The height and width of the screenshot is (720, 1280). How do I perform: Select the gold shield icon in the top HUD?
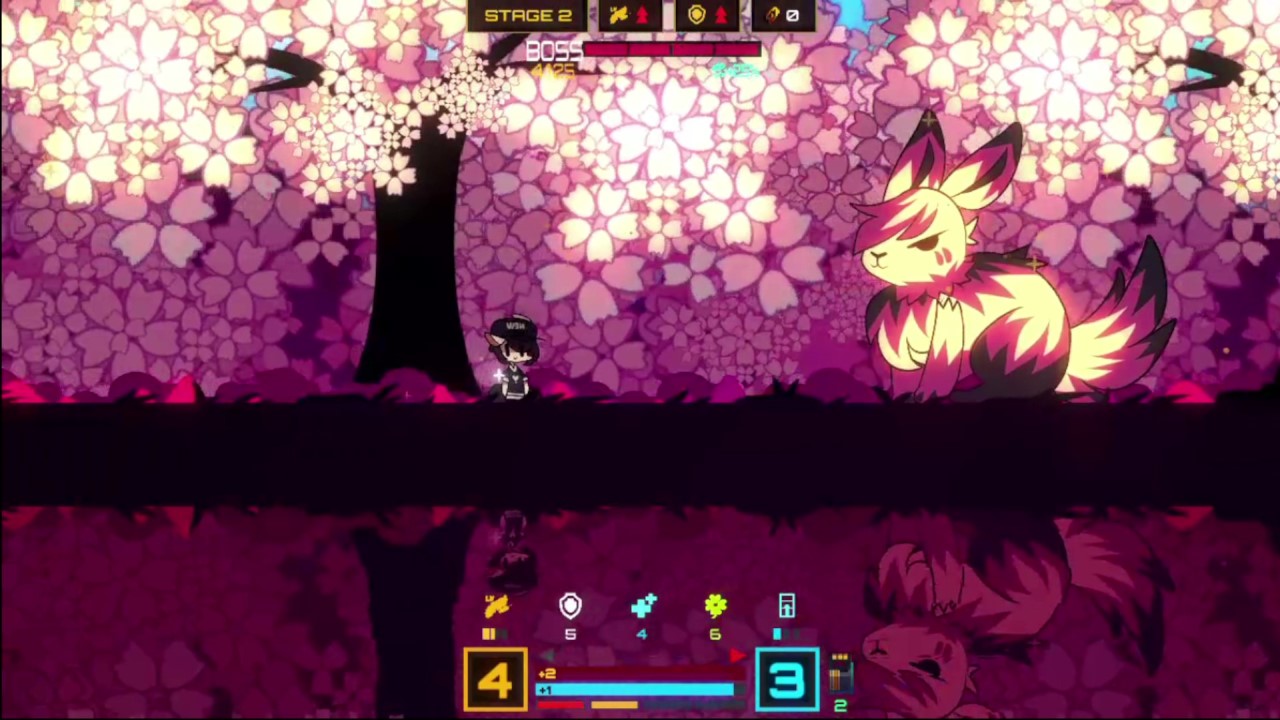coord(698,14)
